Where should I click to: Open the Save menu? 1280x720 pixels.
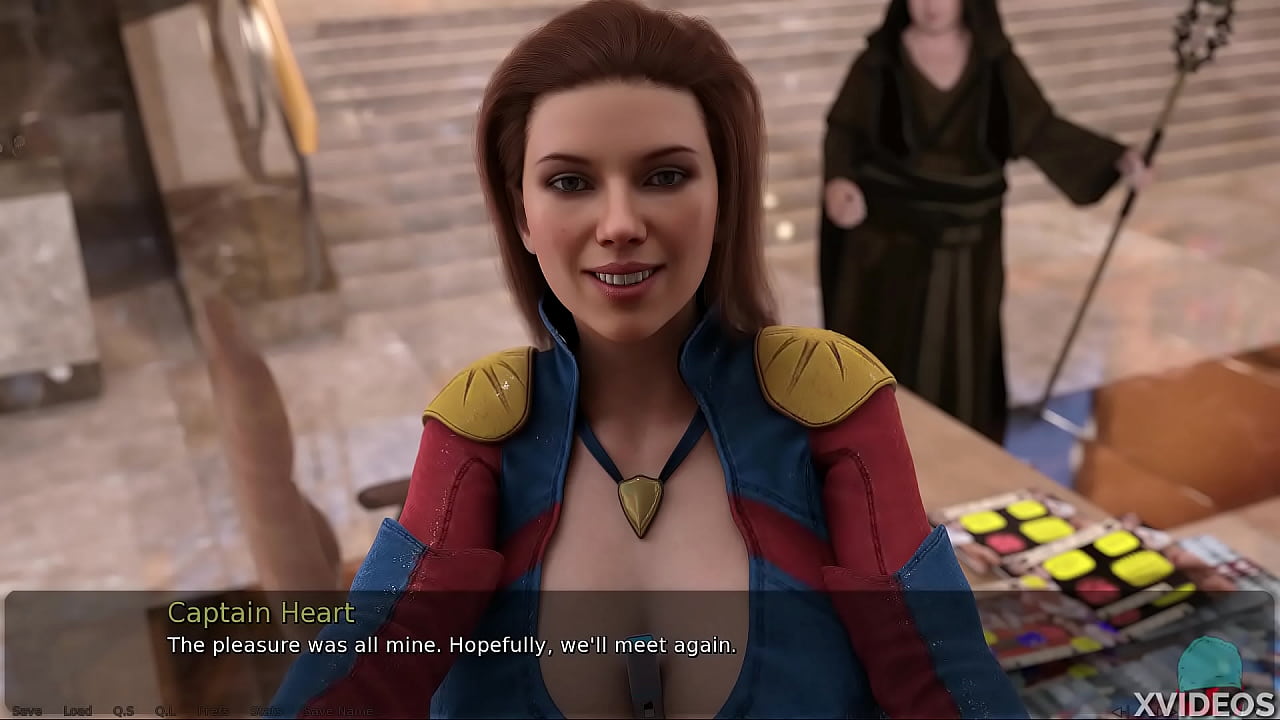27,711
